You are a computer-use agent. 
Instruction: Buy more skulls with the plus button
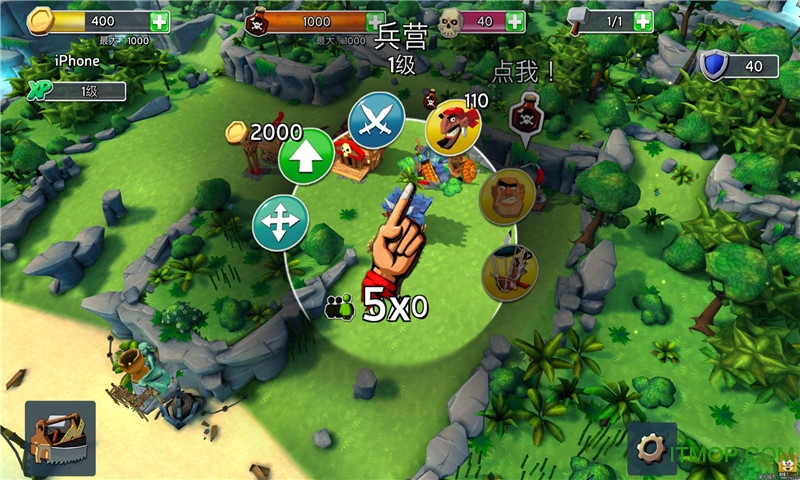click(x=516, y=21)
